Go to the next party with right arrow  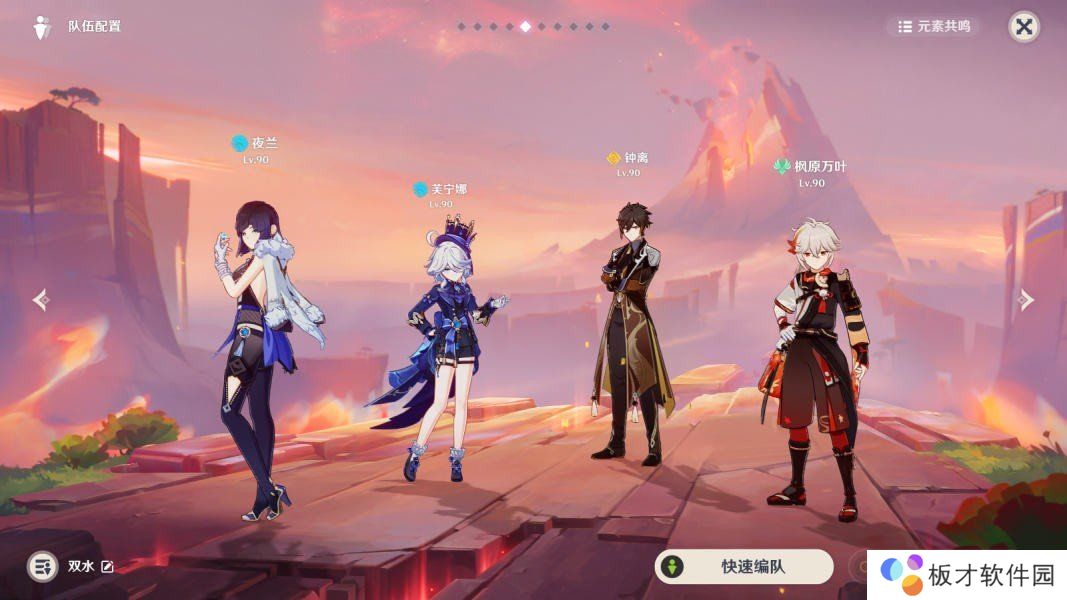click(x=1026, y=300)
